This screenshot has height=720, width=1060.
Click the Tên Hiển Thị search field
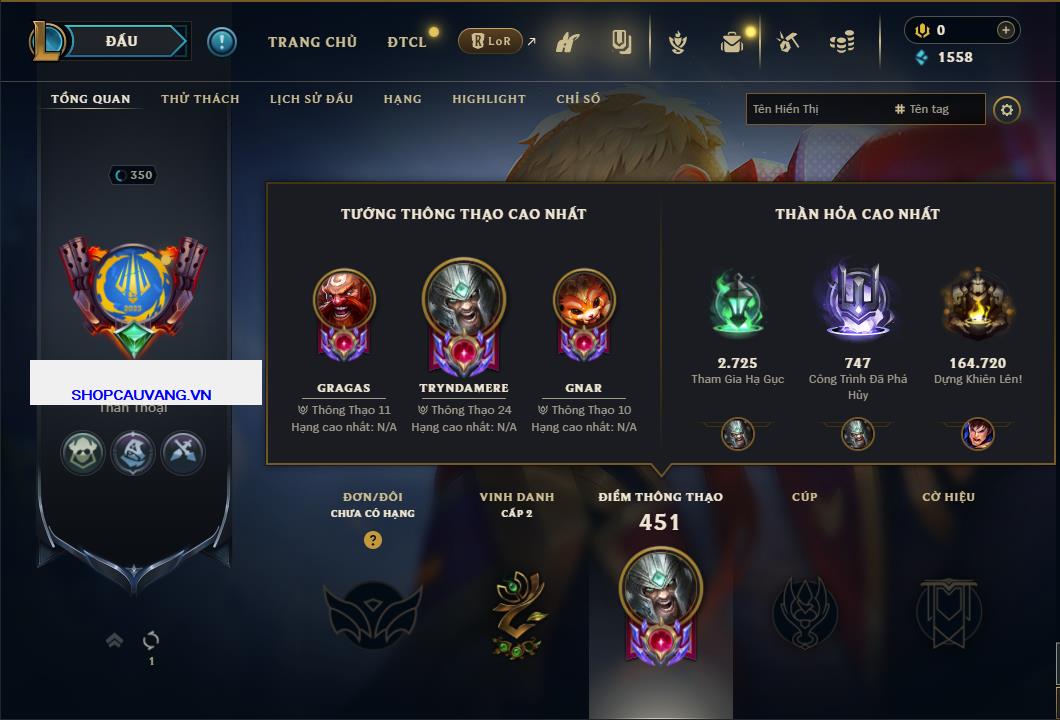(815, 109)
